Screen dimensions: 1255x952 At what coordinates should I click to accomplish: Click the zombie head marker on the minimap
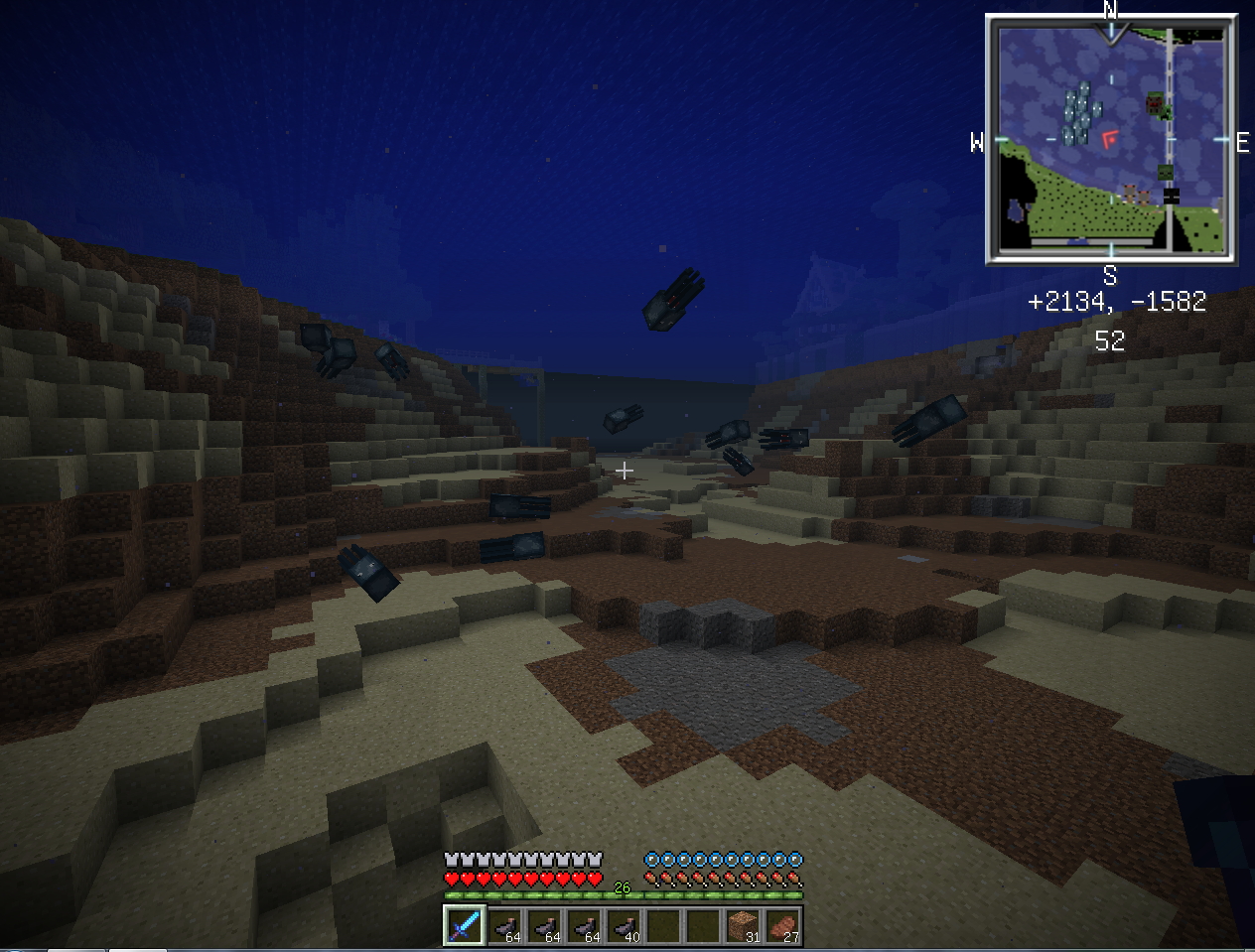point(1166,173)
